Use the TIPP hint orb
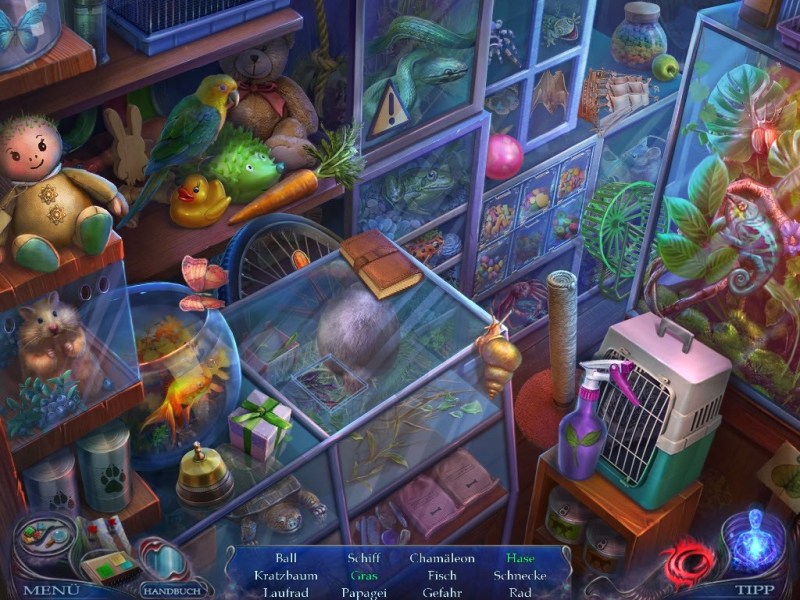The height and width of the screenshot is (600, 800). 755,590
